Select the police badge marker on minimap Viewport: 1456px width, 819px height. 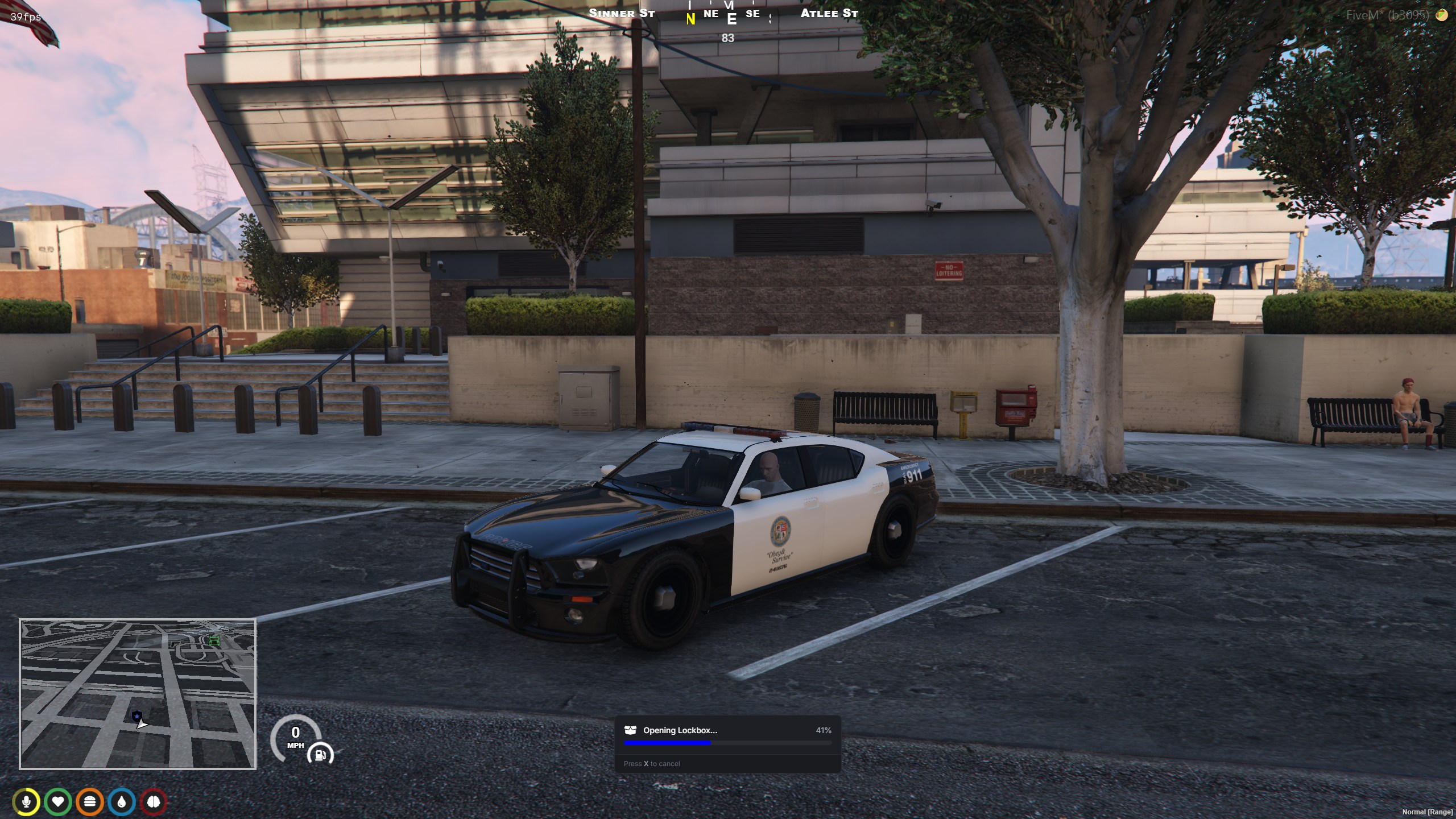136,716
